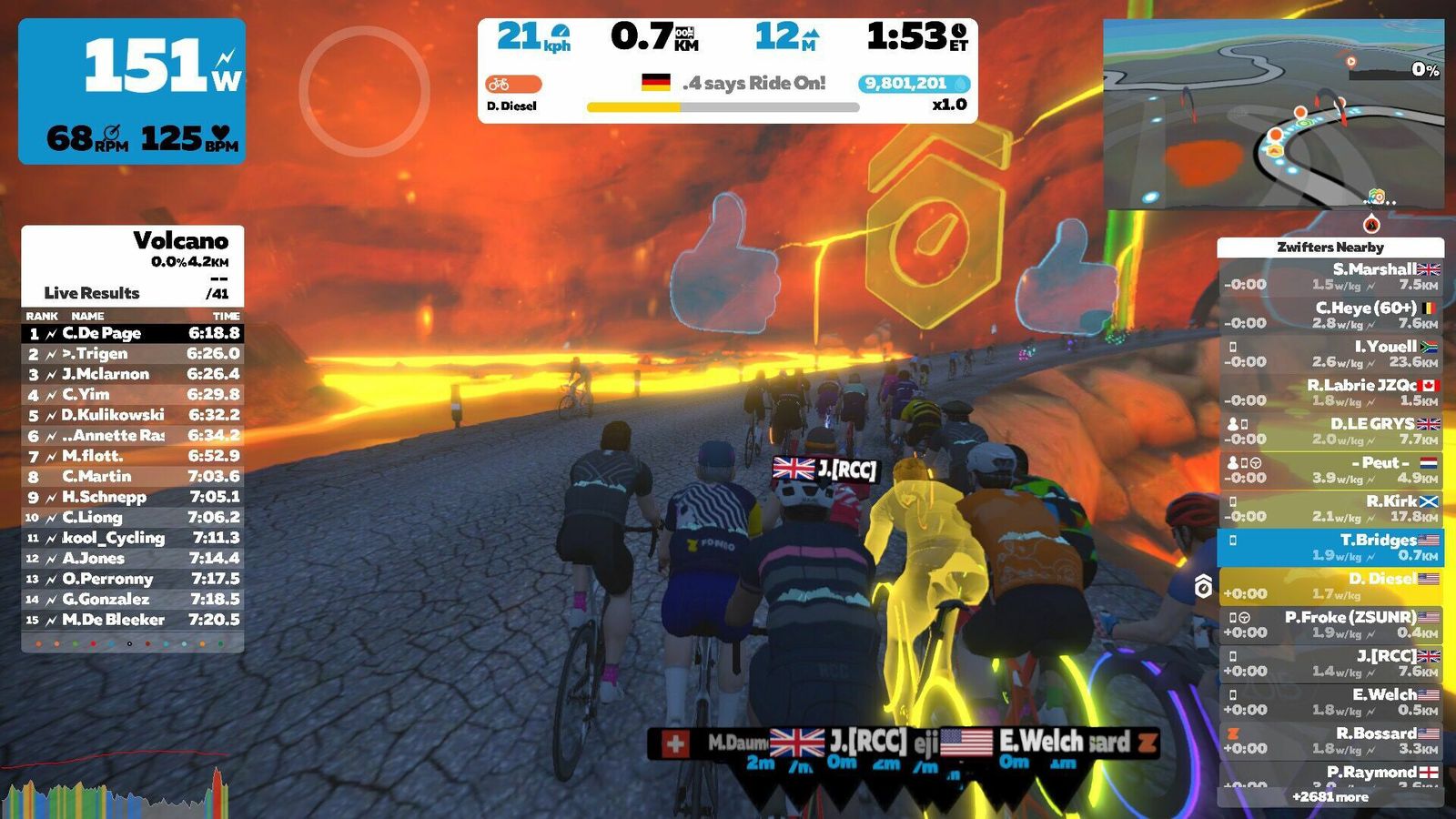Select D.Kulikowski in Volcano results
Screen dimensions: 1456x819
click(x=133, y=415)
